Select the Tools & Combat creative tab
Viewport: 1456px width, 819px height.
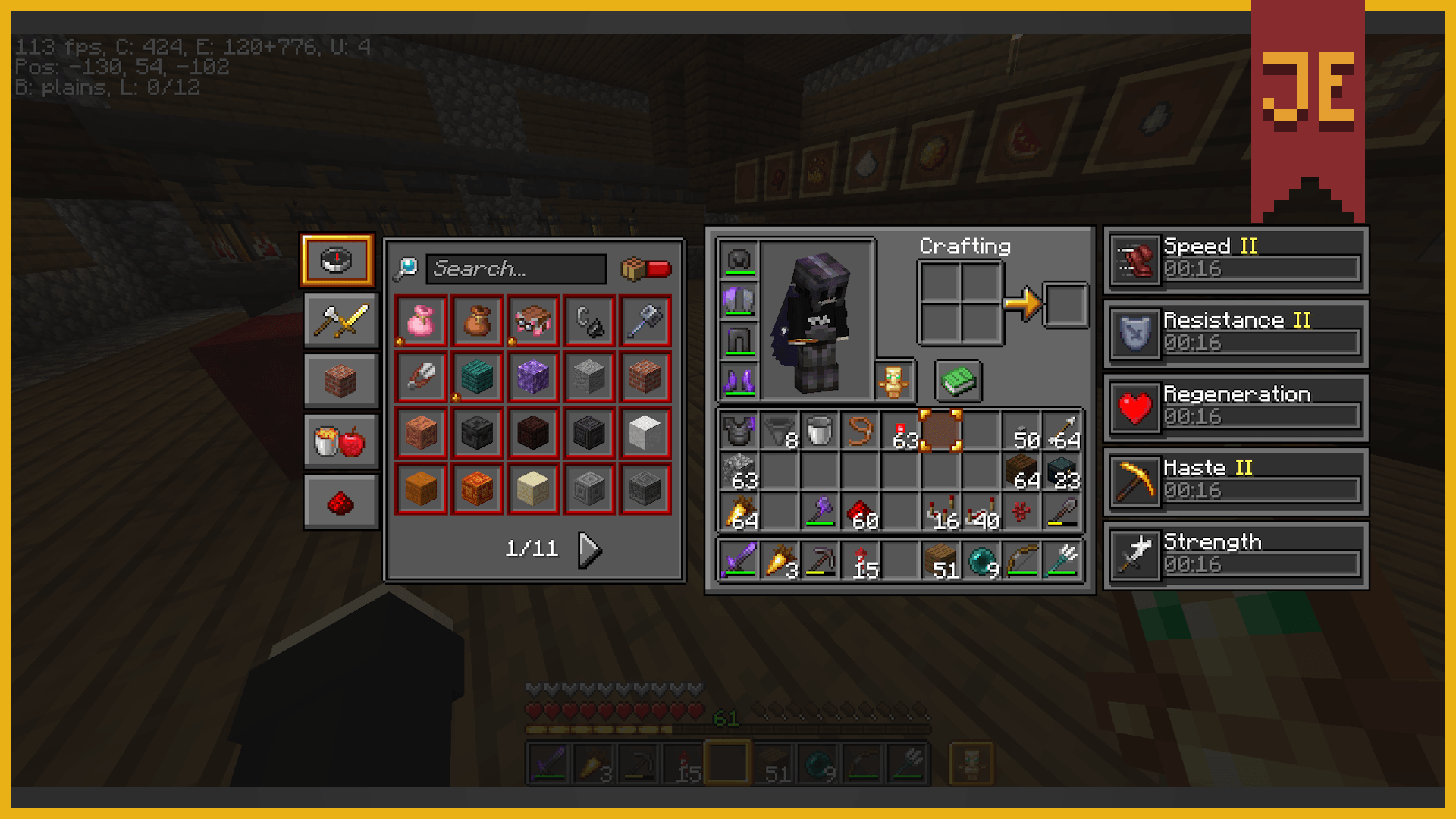point(340,321)
